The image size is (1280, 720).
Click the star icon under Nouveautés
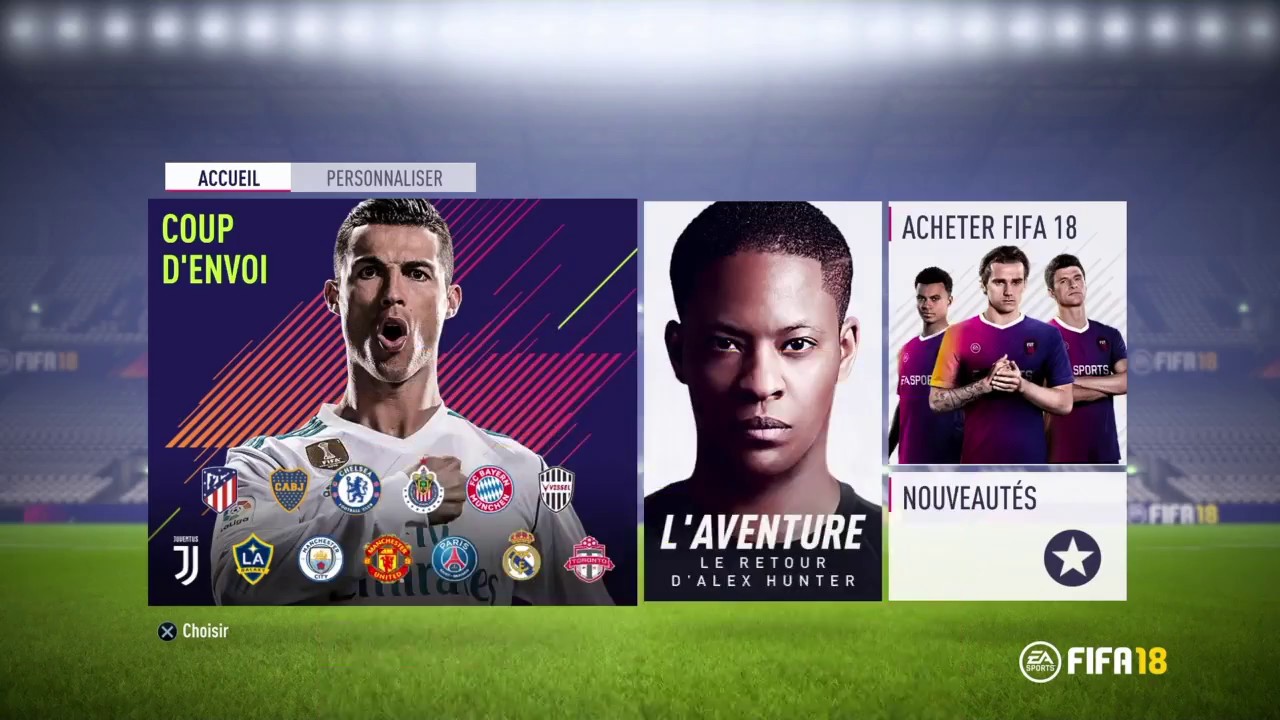coord(1072,558)
